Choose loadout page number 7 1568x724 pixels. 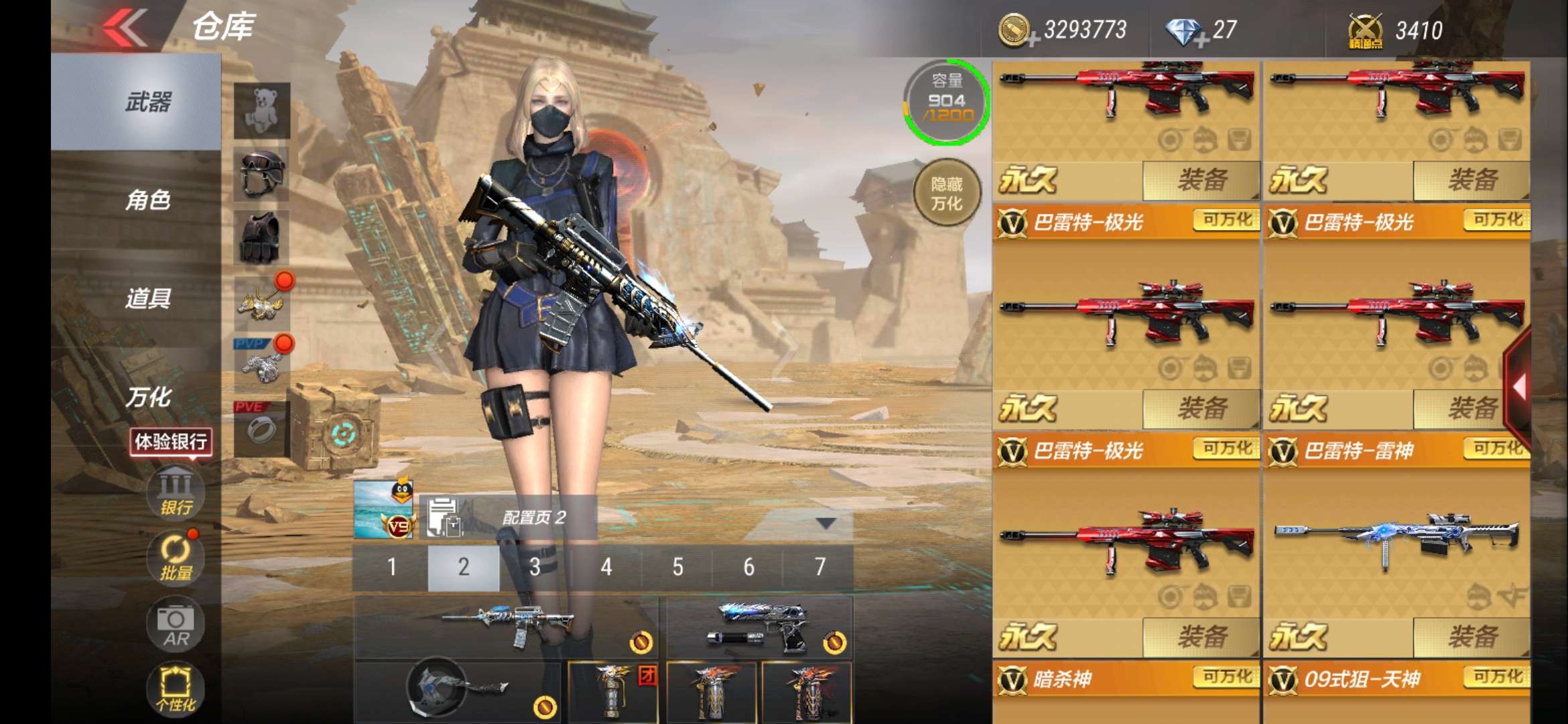820,567
